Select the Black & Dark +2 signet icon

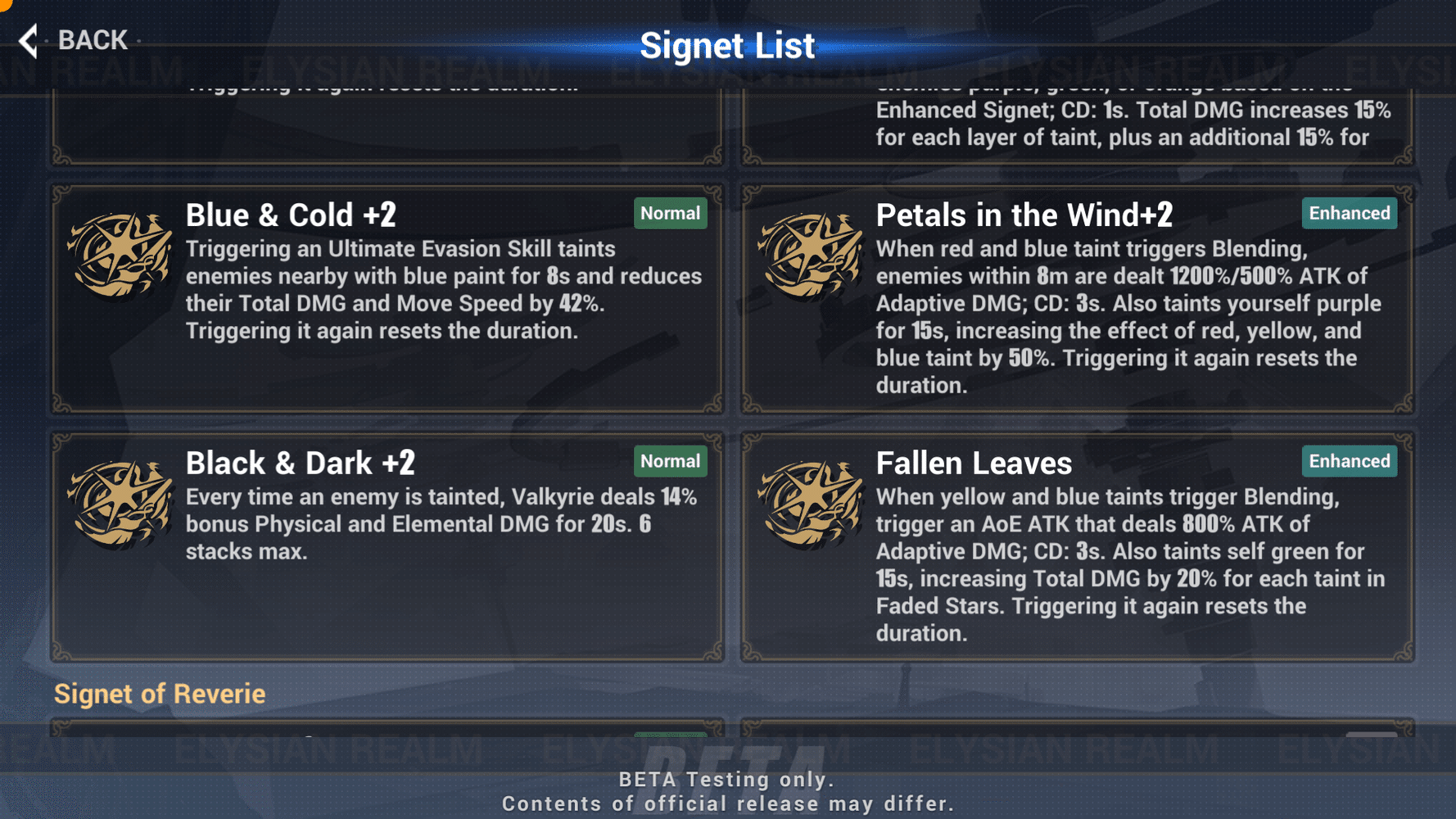pyautogui.click(x=121, y=504)
